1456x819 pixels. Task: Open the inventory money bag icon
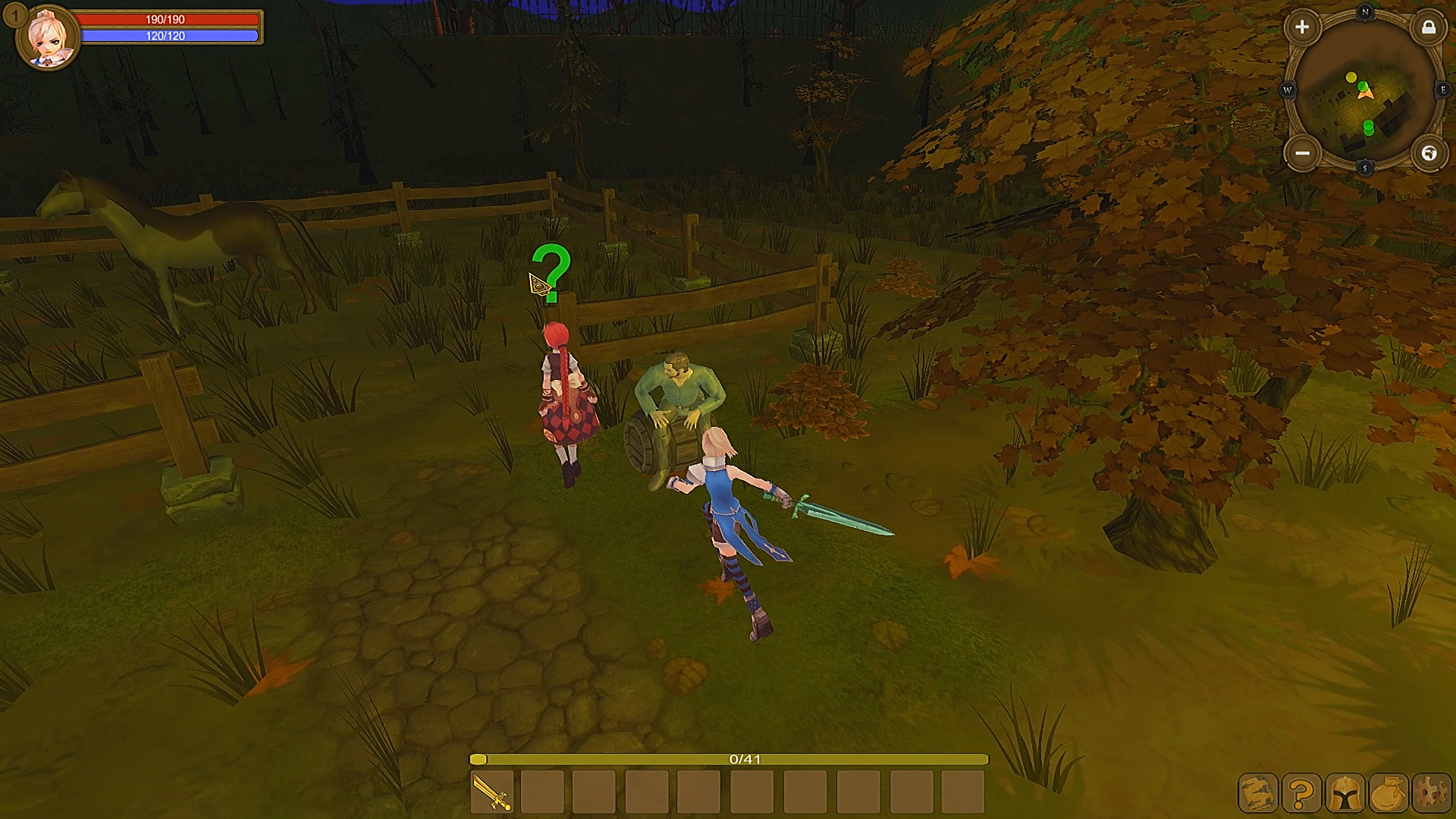pyautogui.click(x=1389, y=793)
